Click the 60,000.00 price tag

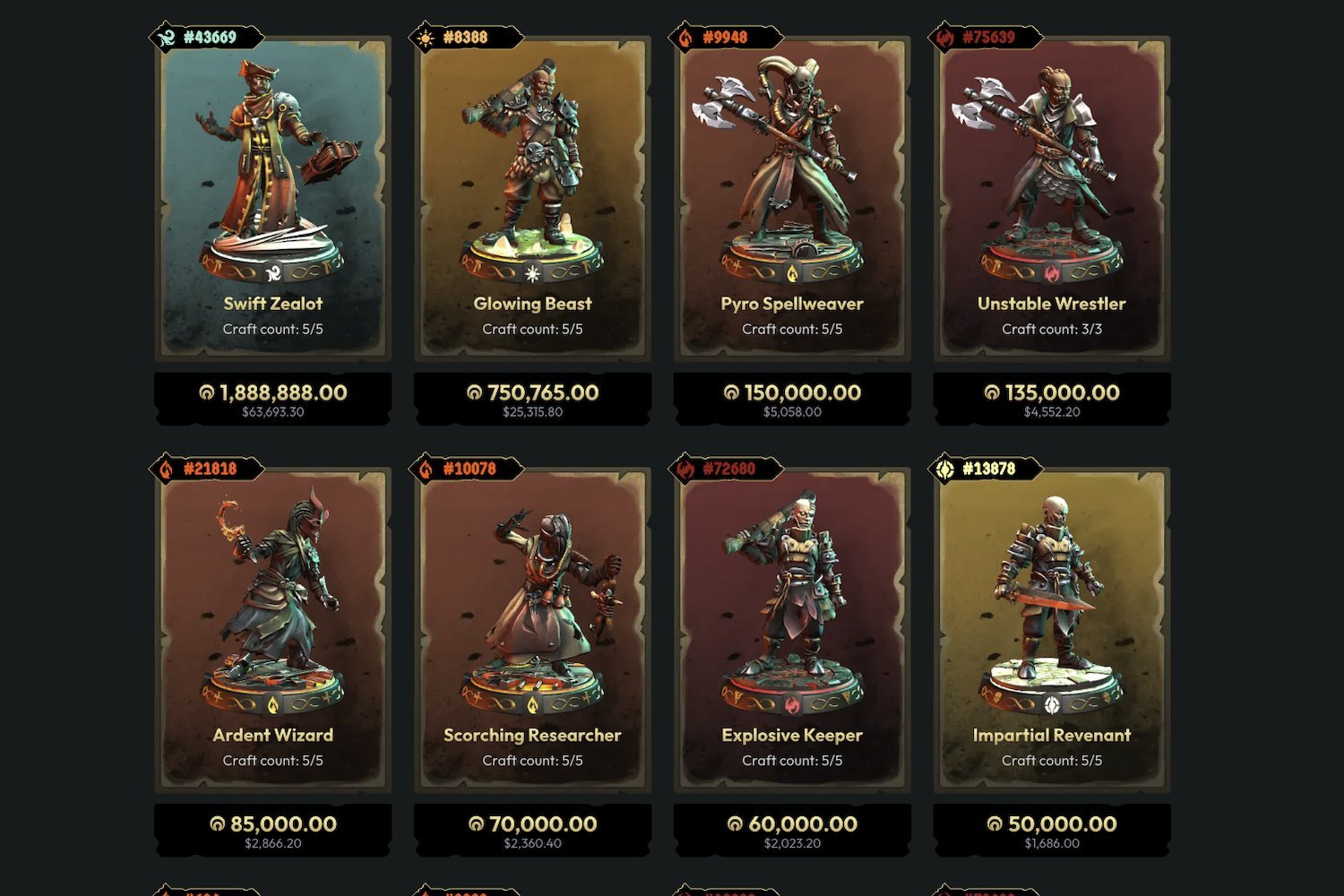tap(792, 830)
